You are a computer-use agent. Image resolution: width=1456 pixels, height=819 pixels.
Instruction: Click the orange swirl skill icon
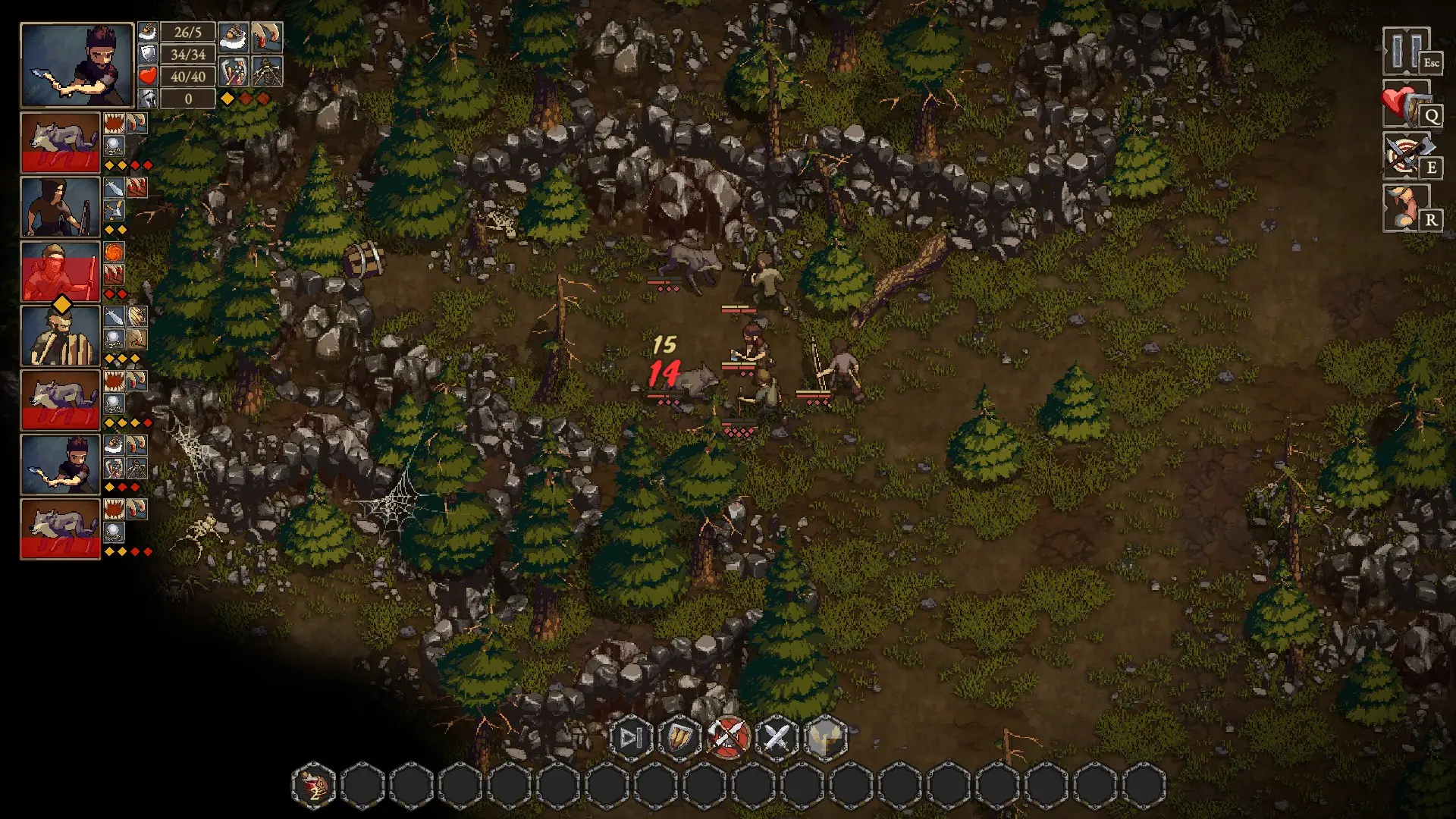[x=114, y=252]
